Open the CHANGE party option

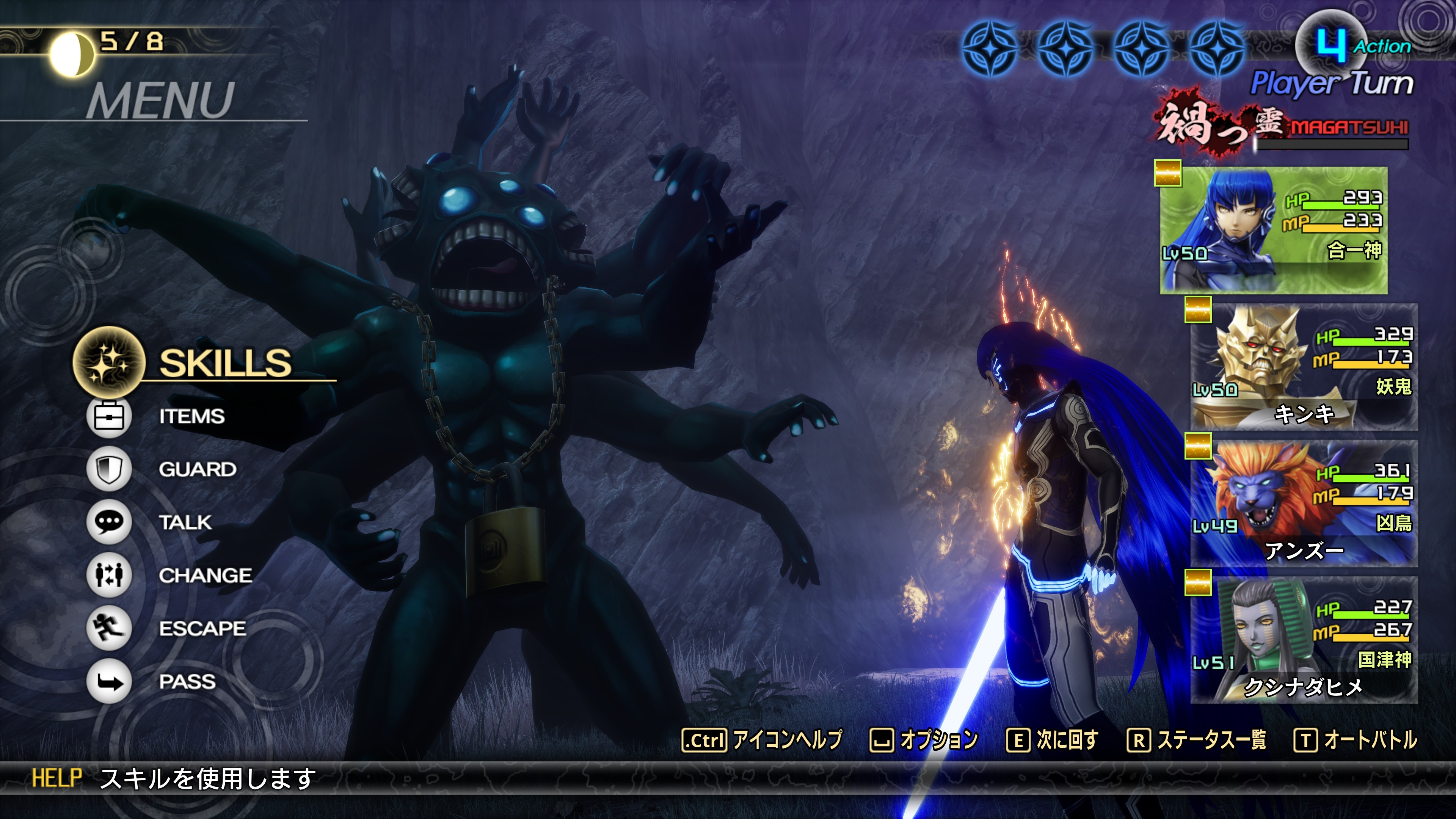pos(205,576)
